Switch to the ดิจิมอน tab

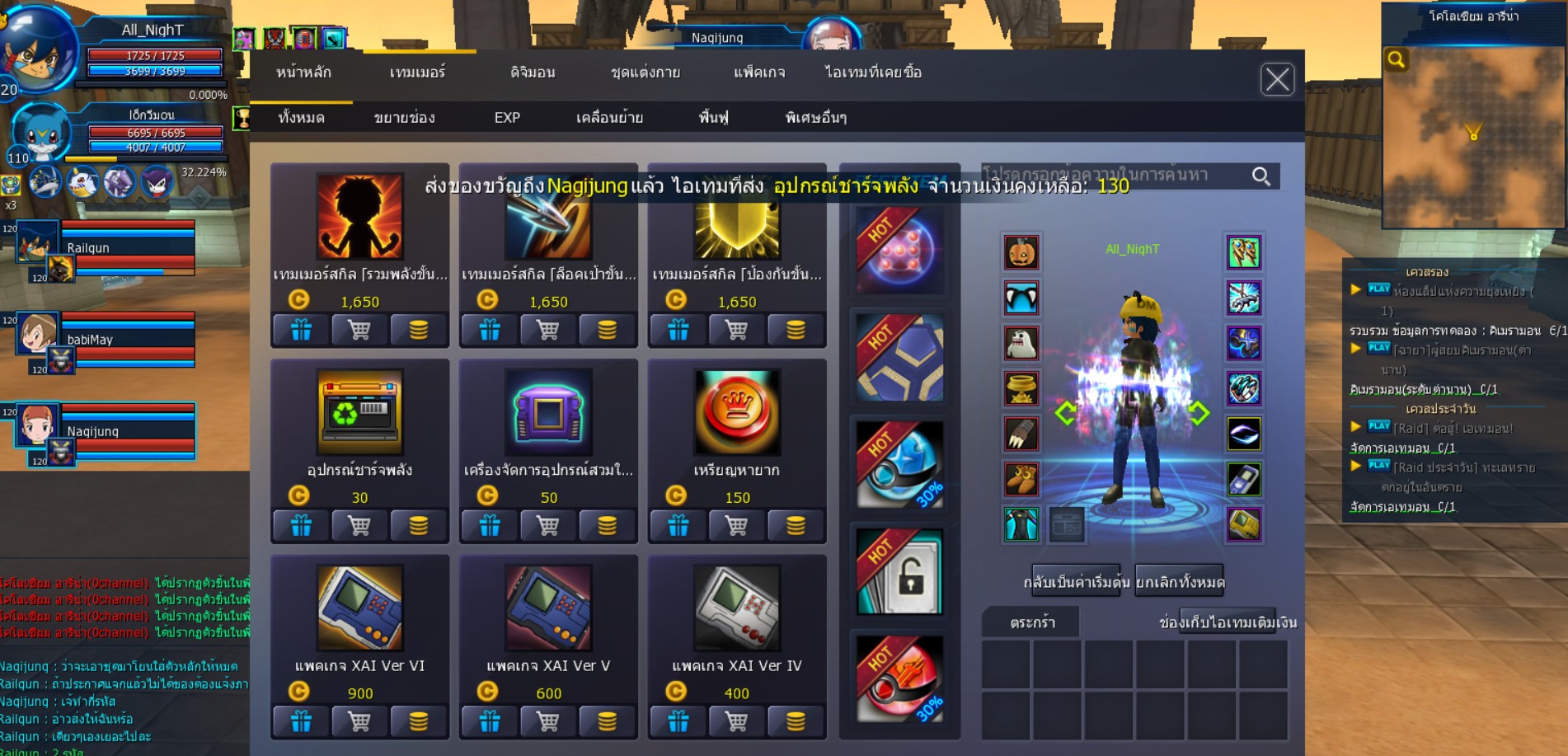coord(533,73)
